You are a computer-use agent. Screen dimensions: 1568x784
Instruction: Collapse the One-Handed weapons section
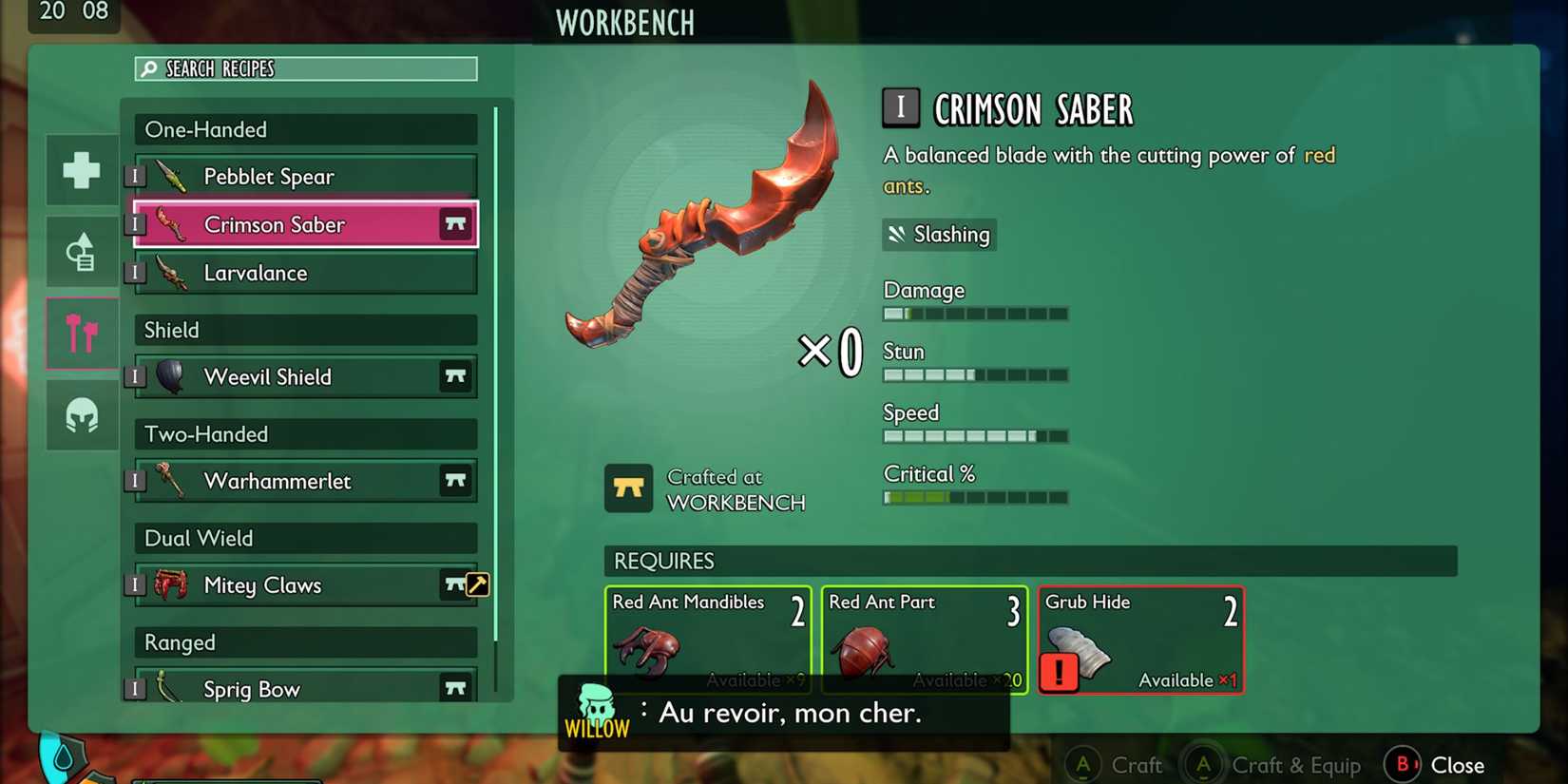[303, 129]
